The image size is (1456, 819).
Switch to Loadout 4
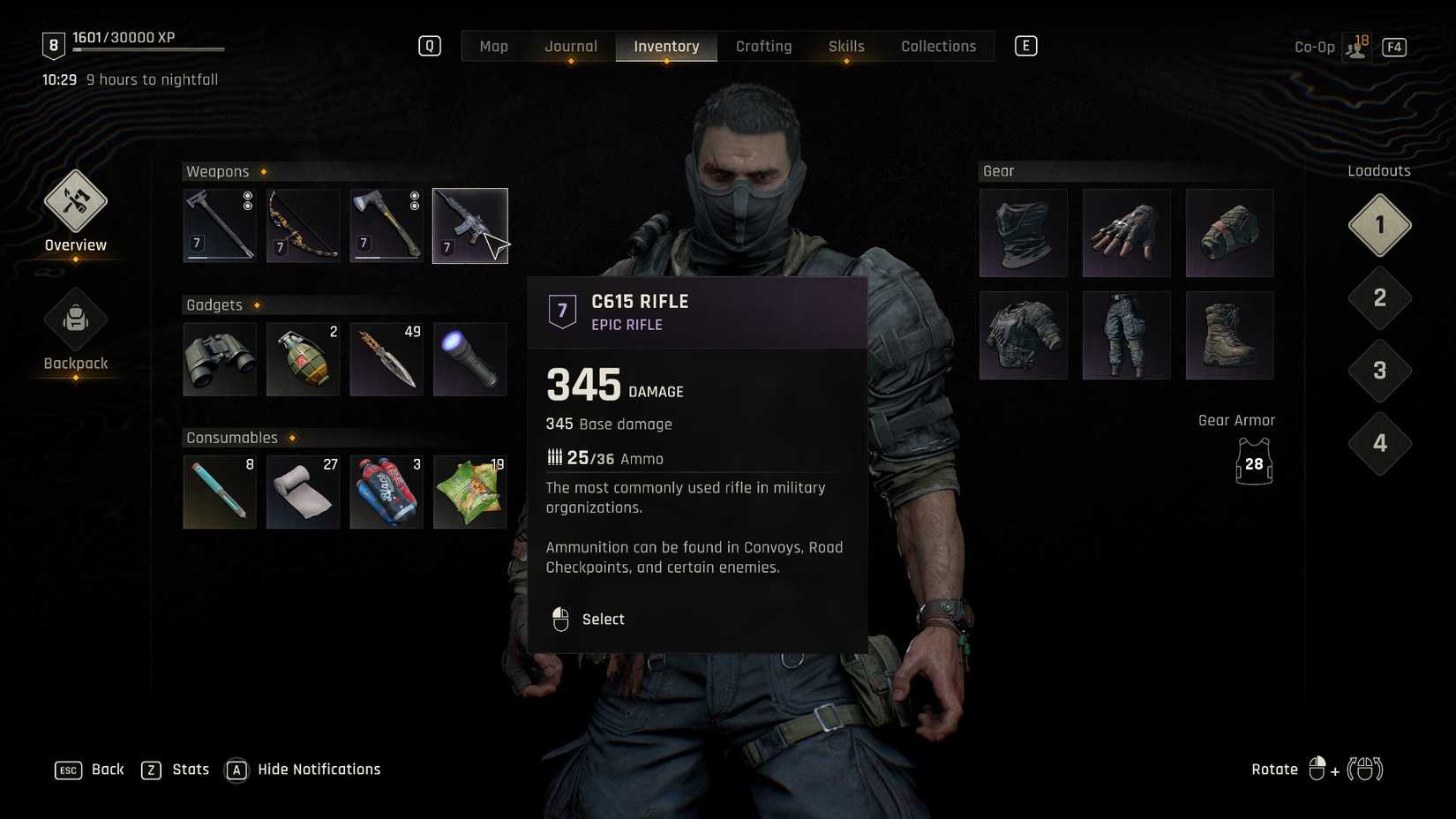coord(1378,444)
